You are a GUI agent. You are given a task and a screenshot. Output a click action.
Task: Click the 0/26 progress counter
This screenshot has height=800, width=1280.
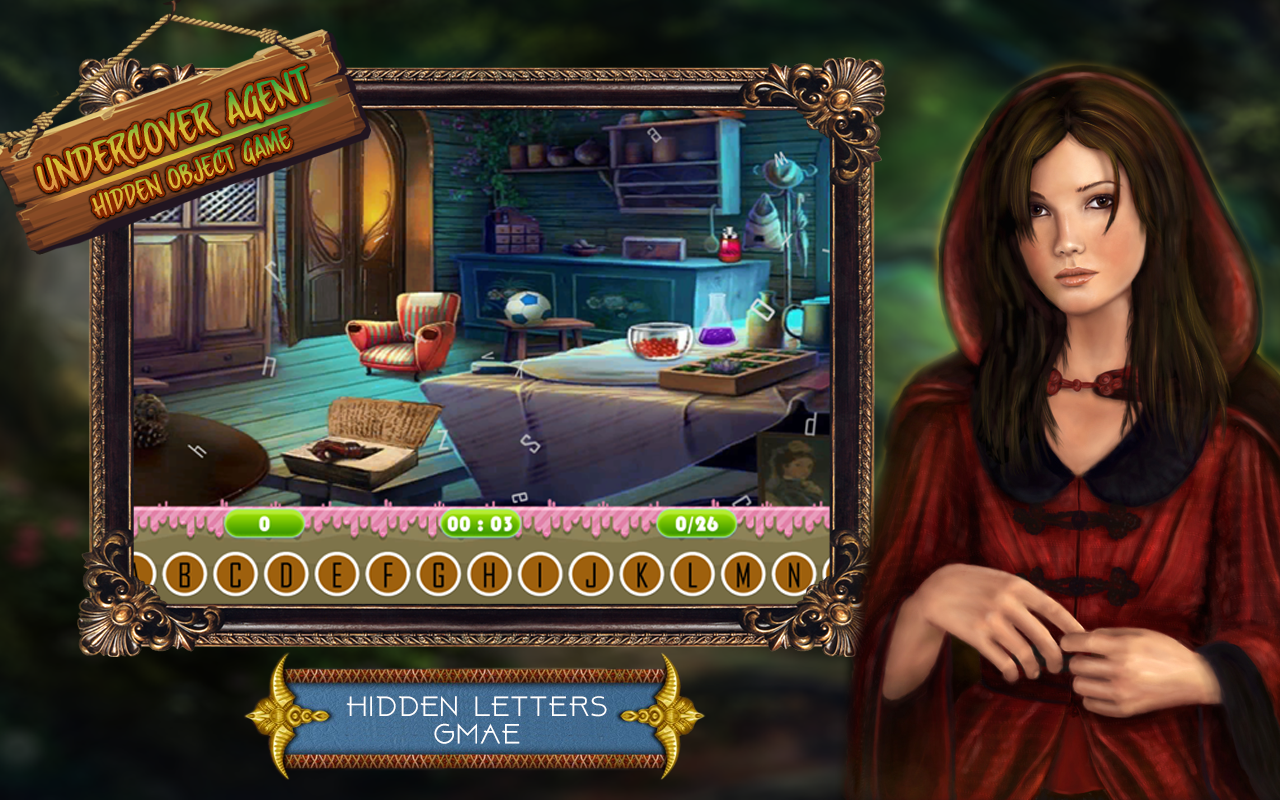pyautogui.click(x=696, y=521)
